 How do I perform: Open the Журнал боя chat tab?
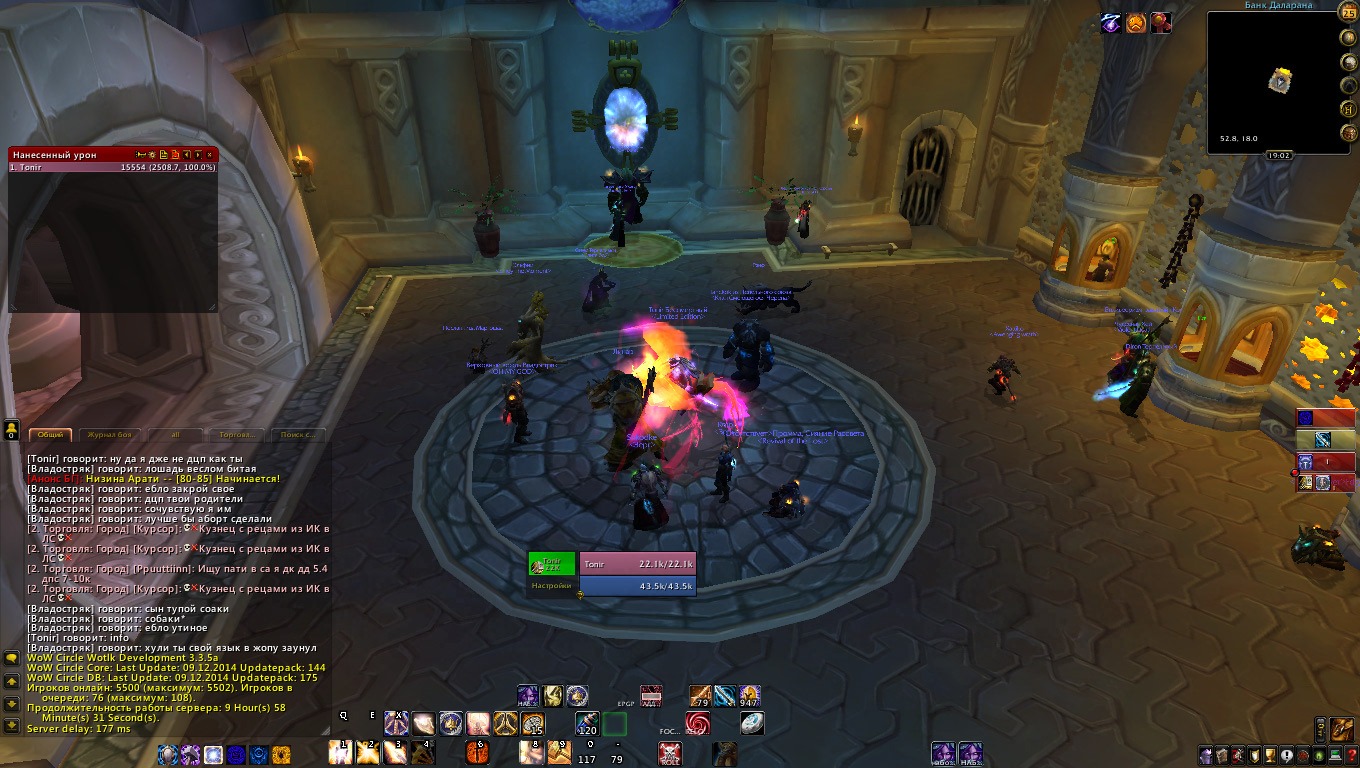point(110,435)
